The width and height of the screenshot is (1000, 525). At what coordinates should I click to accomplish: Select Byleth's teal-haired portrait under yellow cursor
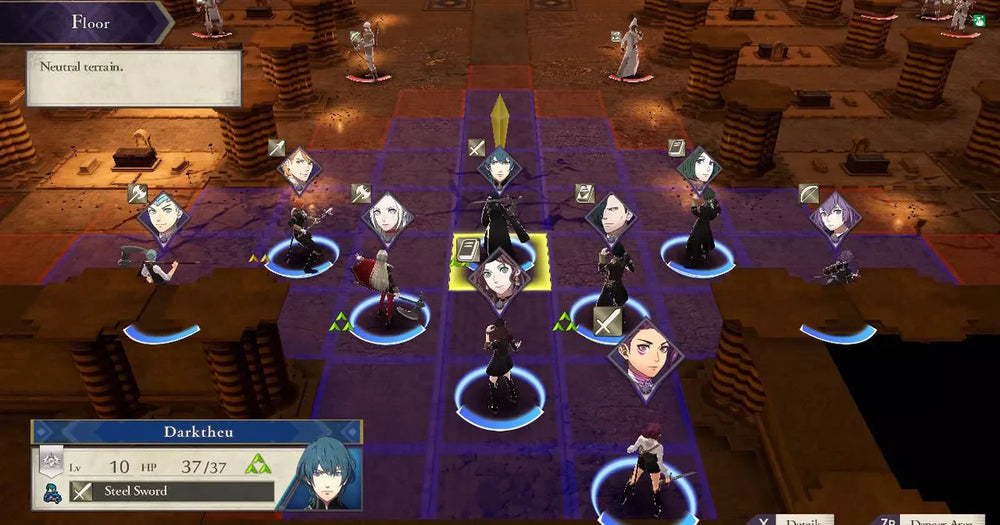coord(499,168)
